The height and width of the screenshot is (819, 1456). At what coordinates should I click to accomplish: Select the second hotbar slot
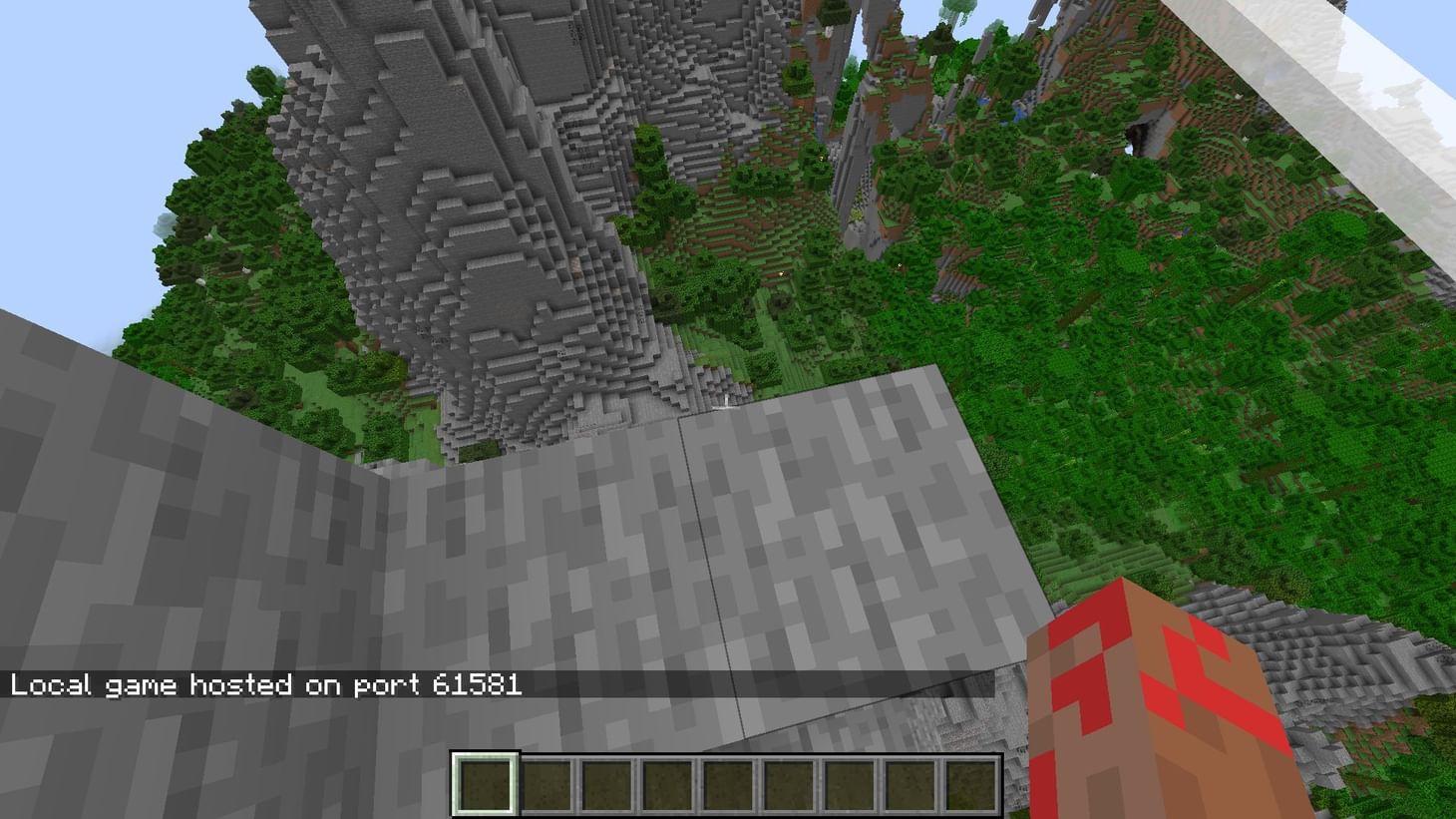[x=546, y=783]
